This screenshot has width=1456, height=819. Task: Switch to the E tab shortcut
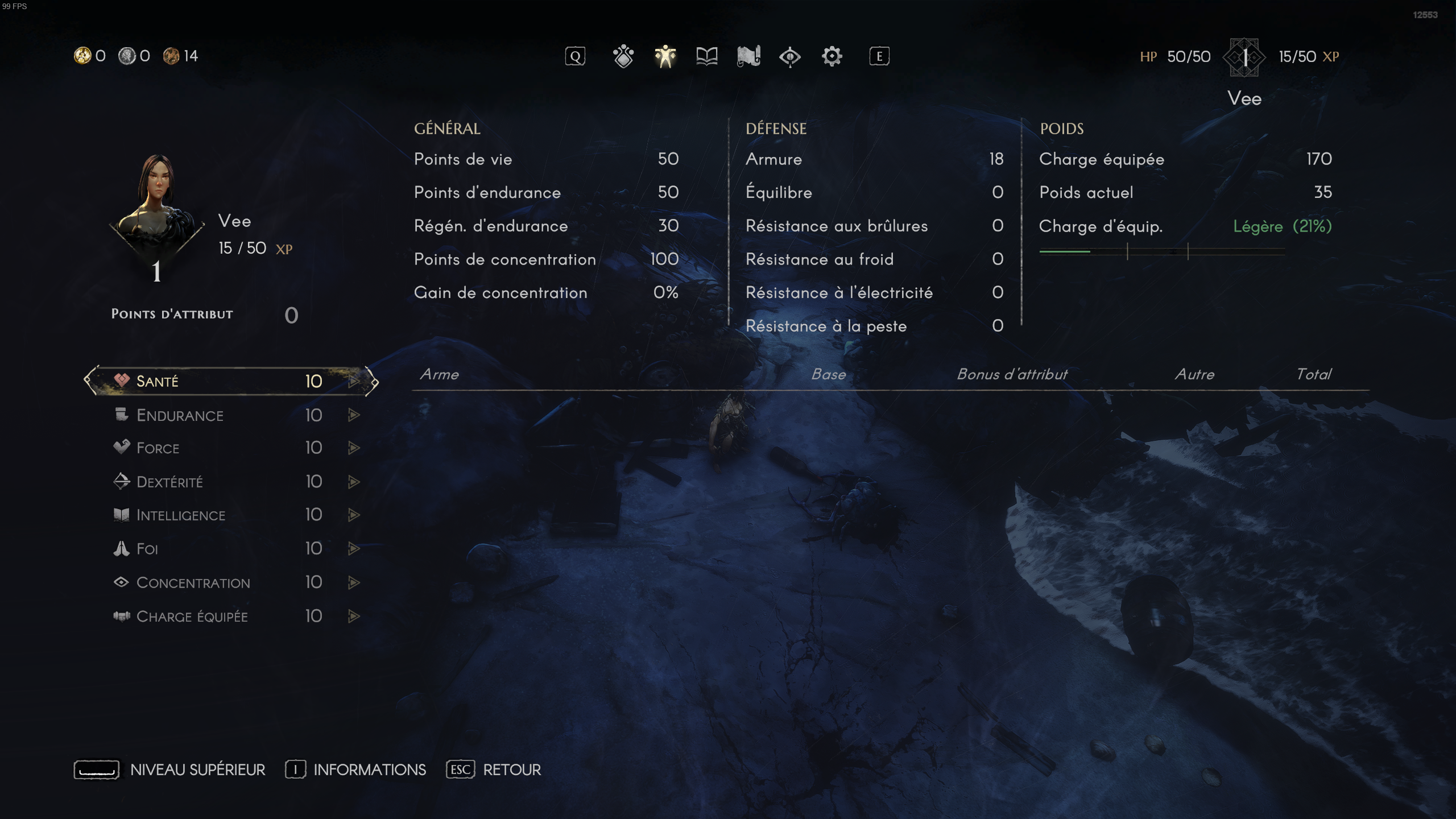879,56
